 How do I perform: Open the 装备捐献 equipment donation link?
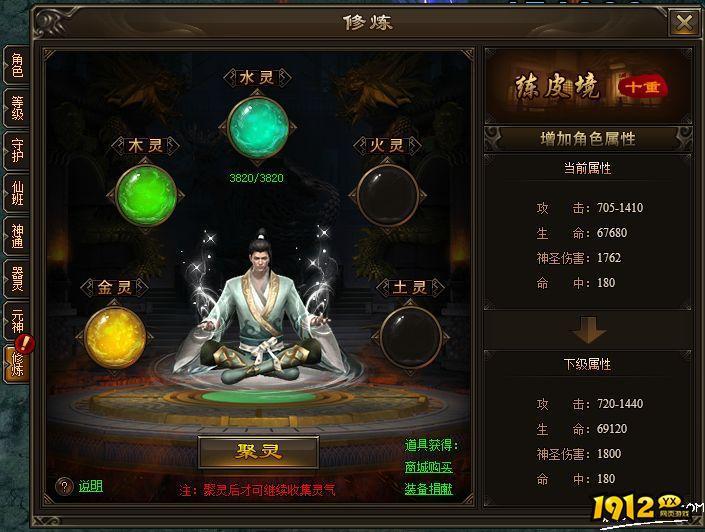point(428,489)
